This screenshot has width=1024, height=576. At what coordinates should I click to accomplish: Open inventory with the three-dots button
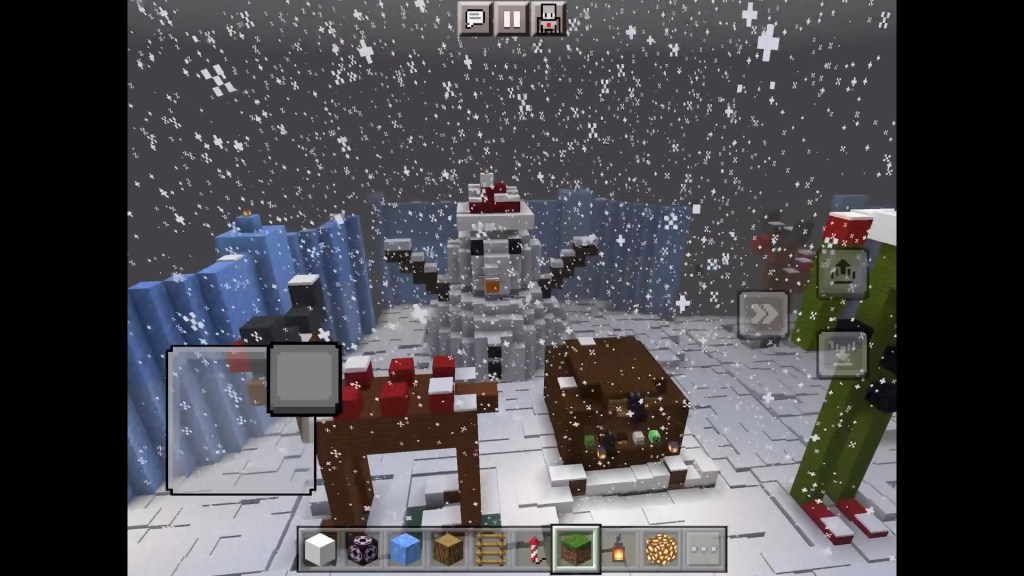coord(705,549)
